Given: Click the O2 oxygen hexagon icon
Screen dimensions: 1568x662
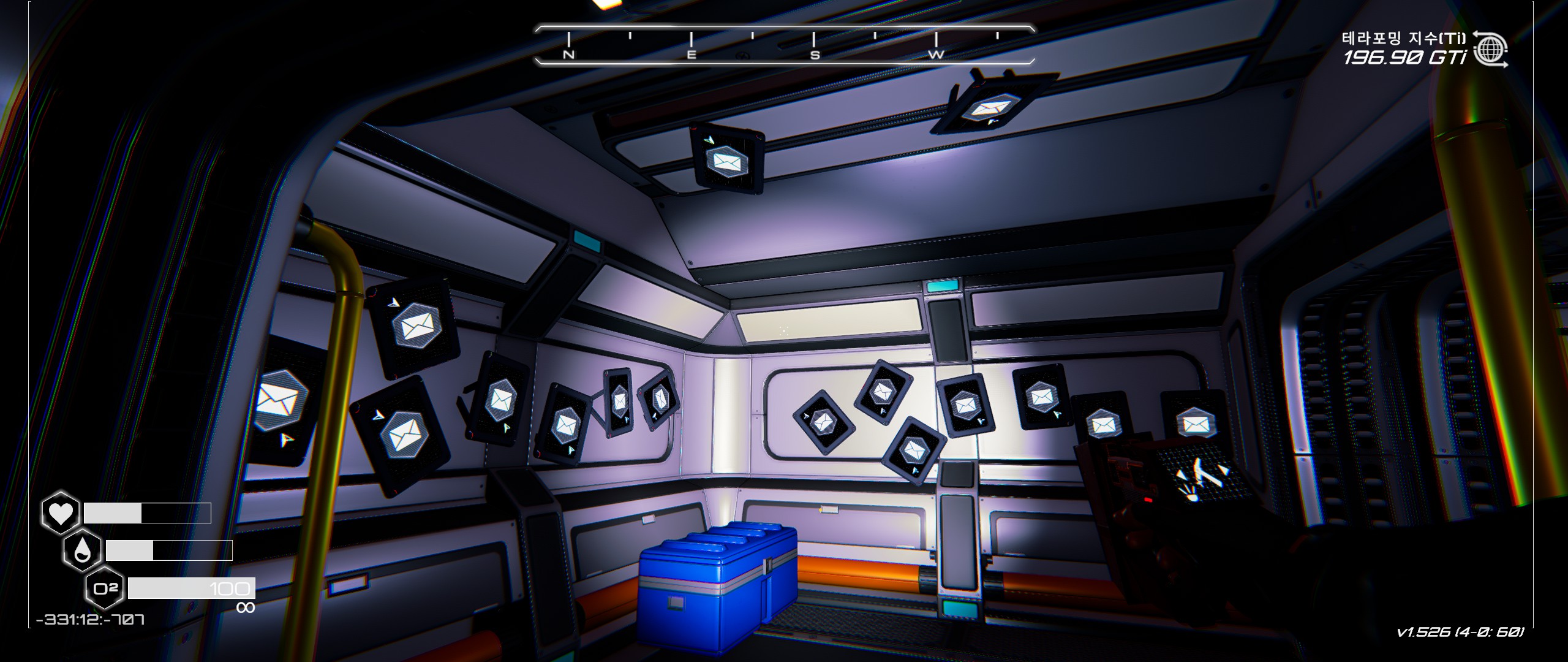Looking at the screenshot, I should pos(105,589).
